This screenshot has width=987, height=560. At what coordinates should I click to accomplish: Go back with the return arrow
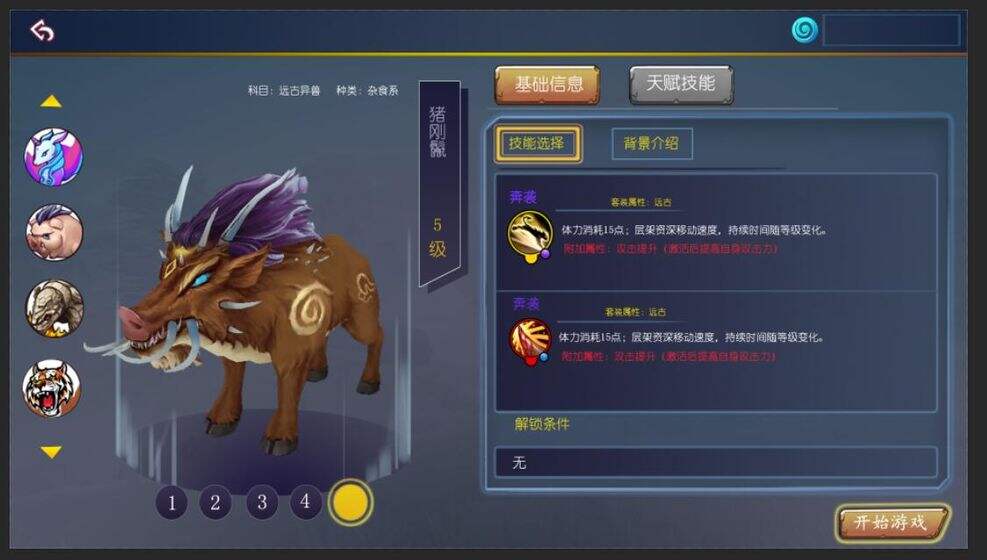(x=41, y=31)
